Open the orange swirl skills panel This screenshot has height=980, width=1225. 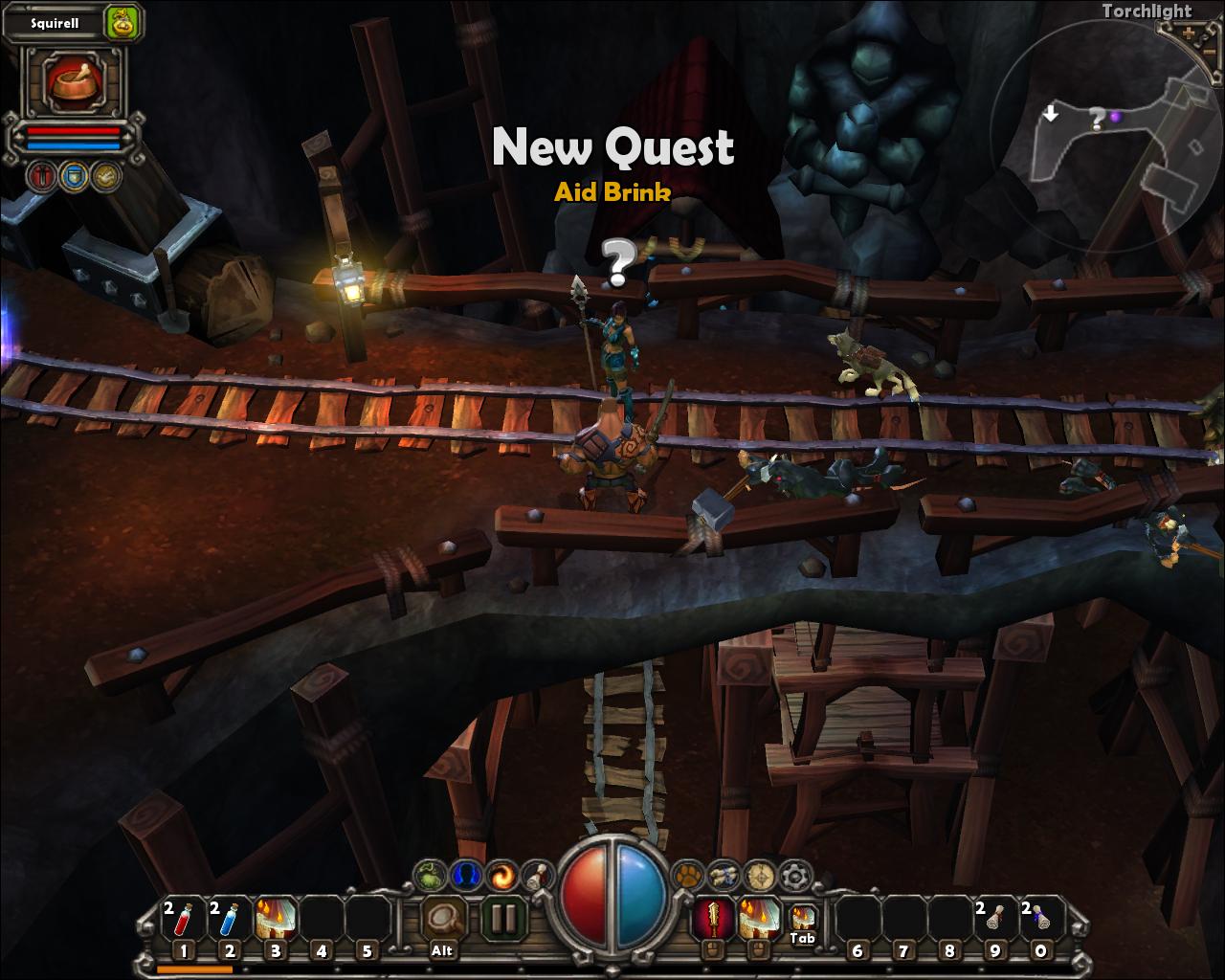coord(502,875)
